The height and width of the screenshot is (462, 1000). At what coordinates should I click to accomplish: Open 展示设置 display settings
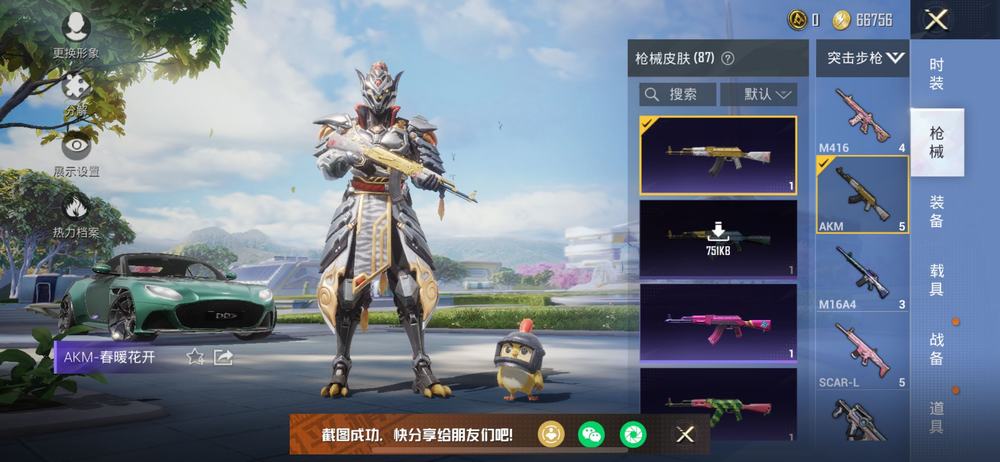(x=76, y=152)
